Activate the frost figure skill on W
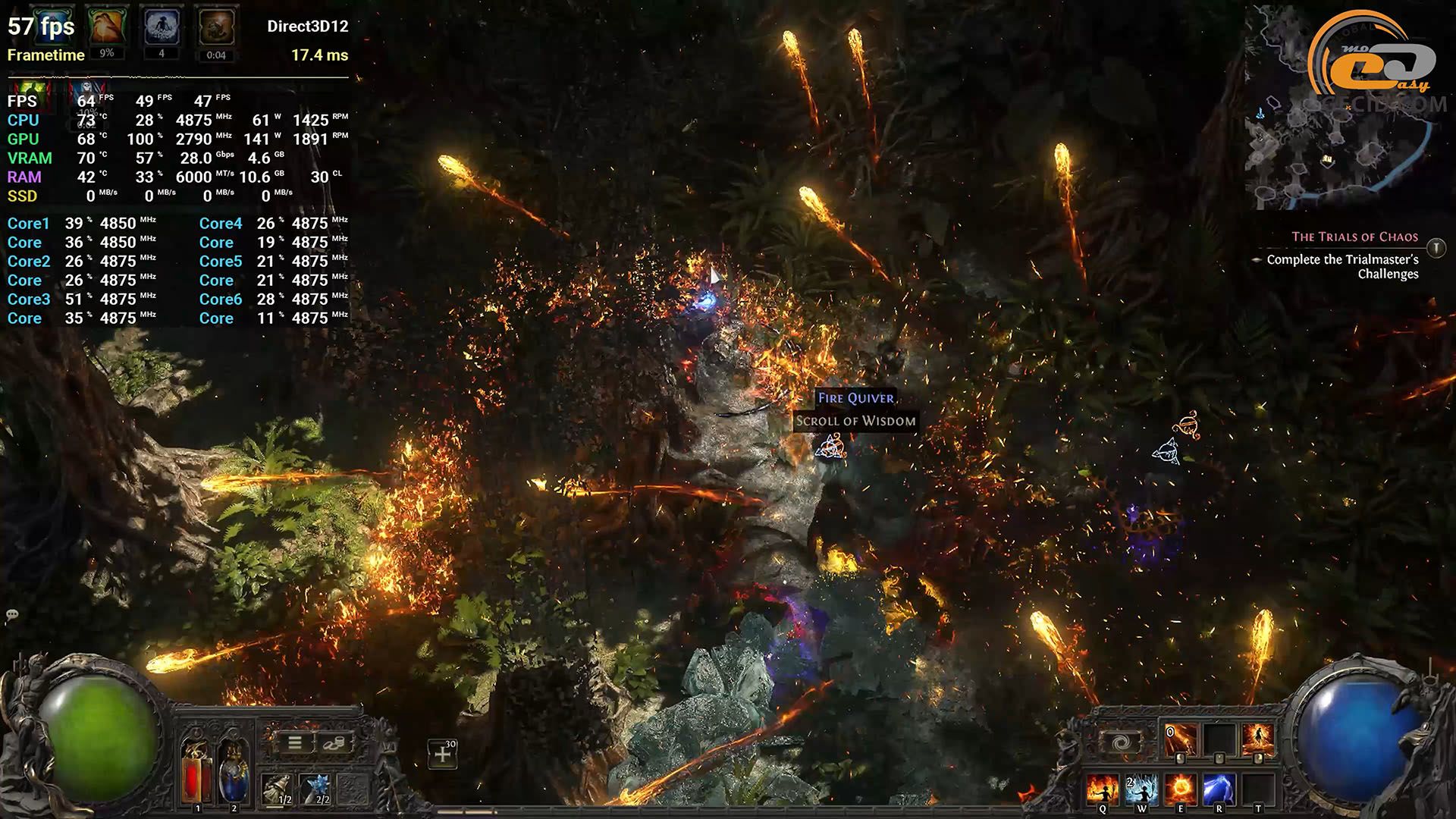1456x819 pixels. click(1141, 789)
